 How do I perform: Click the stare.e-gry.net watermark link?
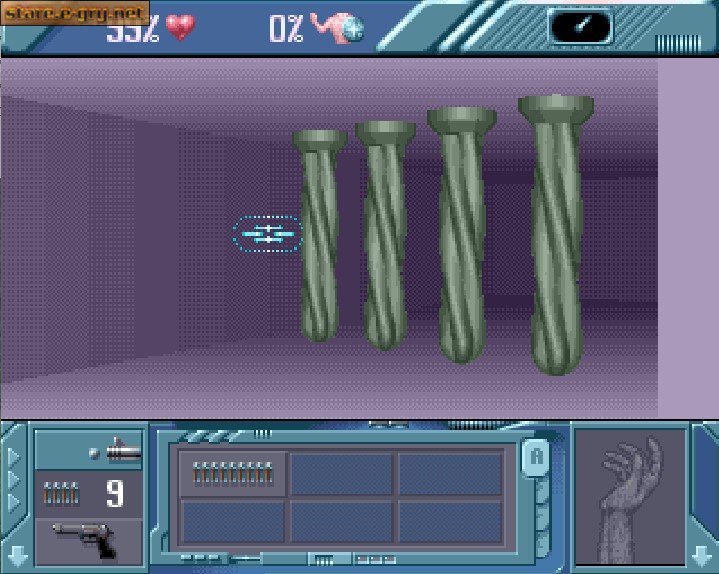point(75,12)
